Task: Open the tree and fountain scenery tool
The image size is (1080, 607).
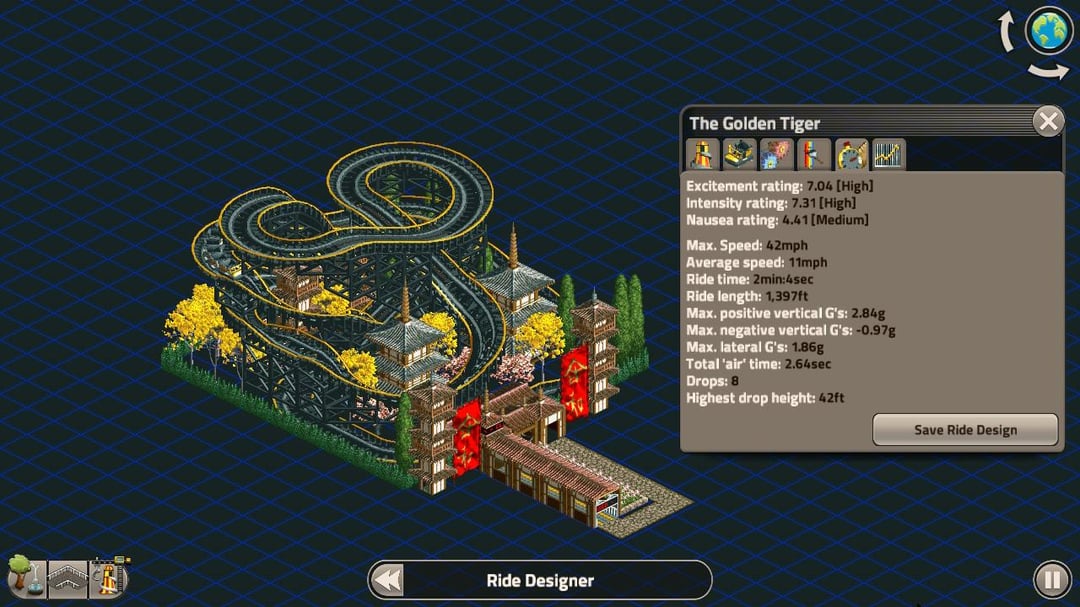Action: click(24, 577)
